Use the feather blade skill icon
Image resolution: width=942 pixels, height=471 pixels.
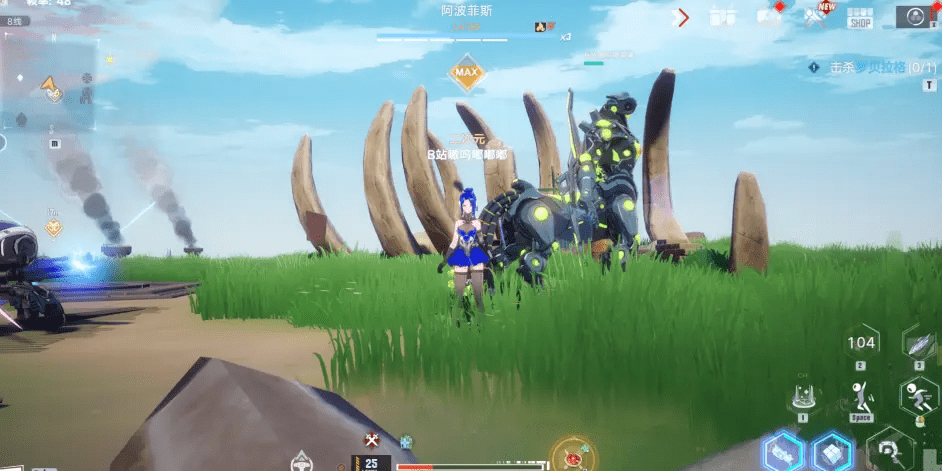920,343
